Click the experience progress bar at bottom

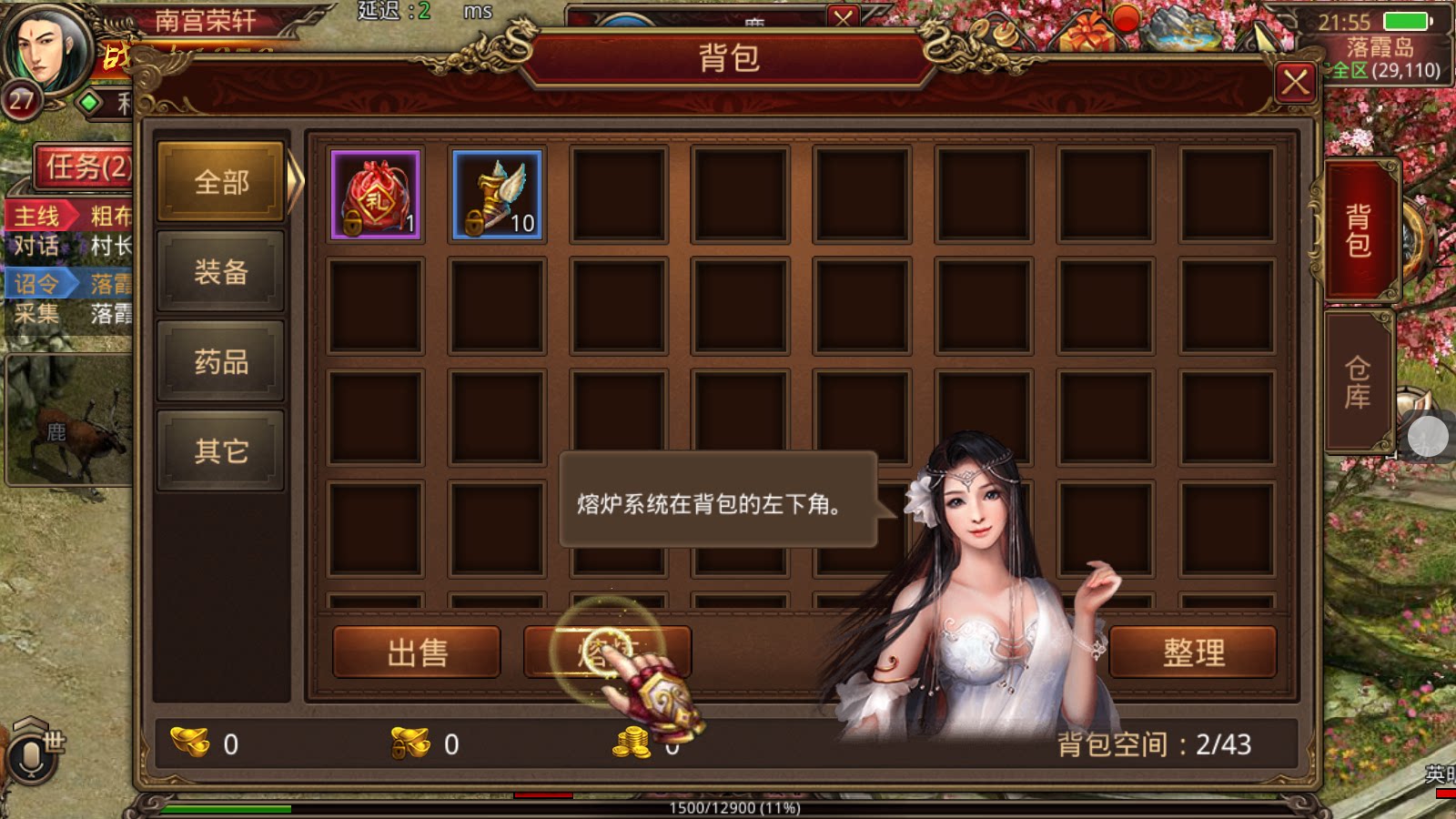728,806
